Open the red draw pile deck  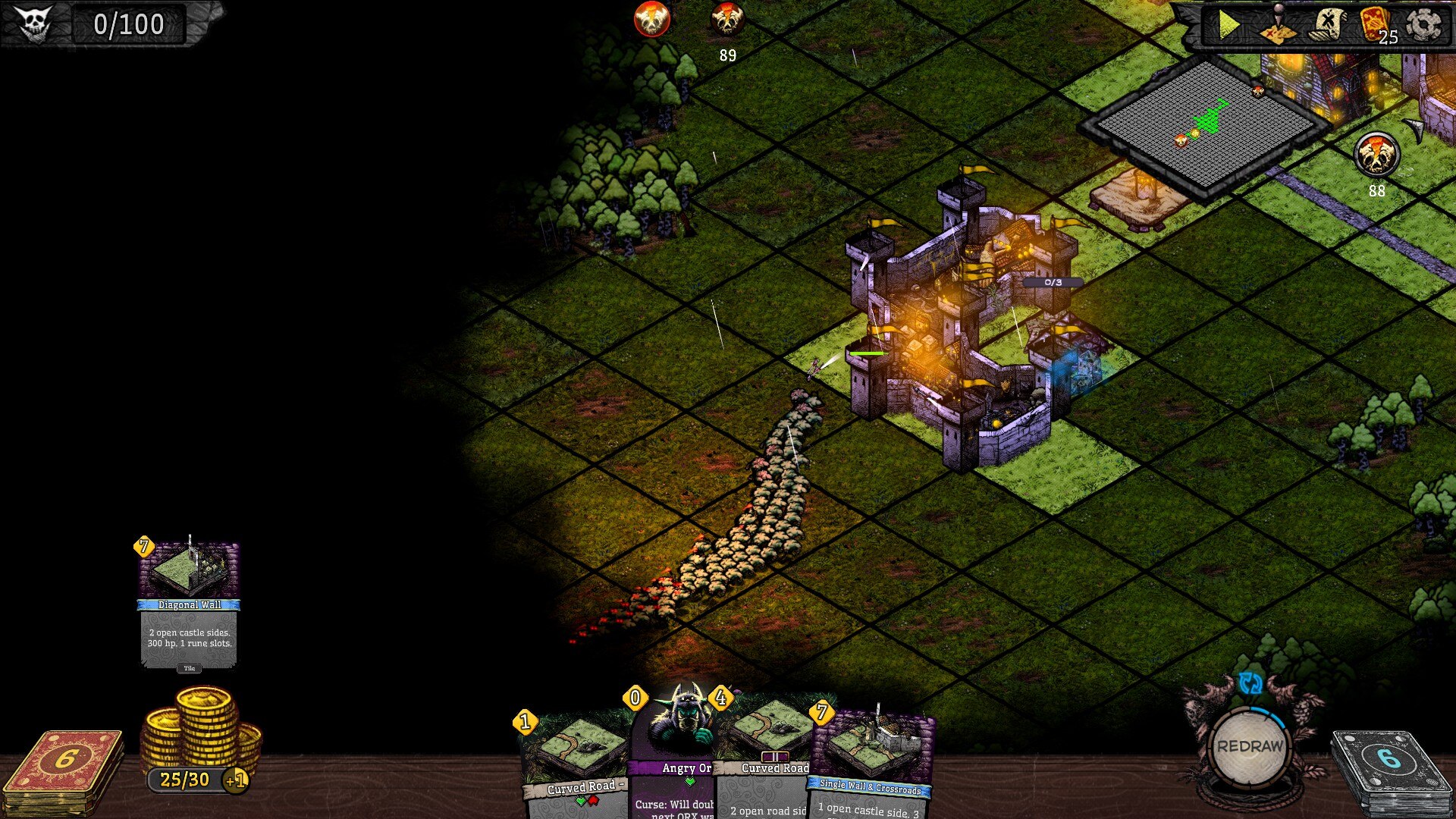click(64, 770)
